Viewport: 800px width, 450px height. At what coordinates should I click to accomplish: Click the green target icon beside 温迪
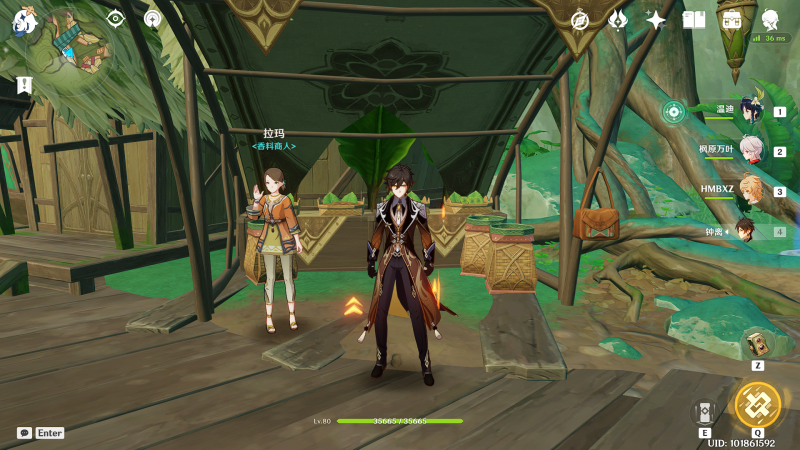pos(674,111)
